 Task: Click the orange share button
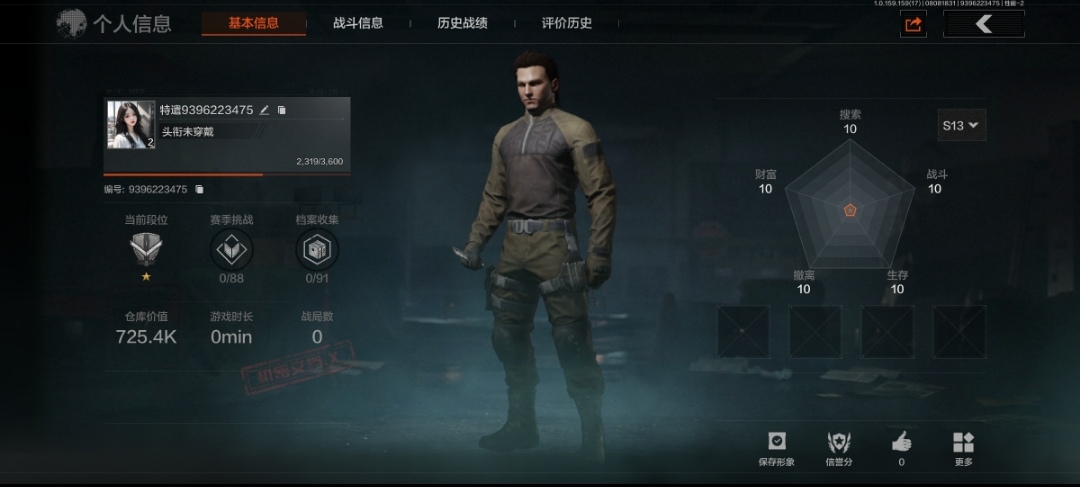912,25
